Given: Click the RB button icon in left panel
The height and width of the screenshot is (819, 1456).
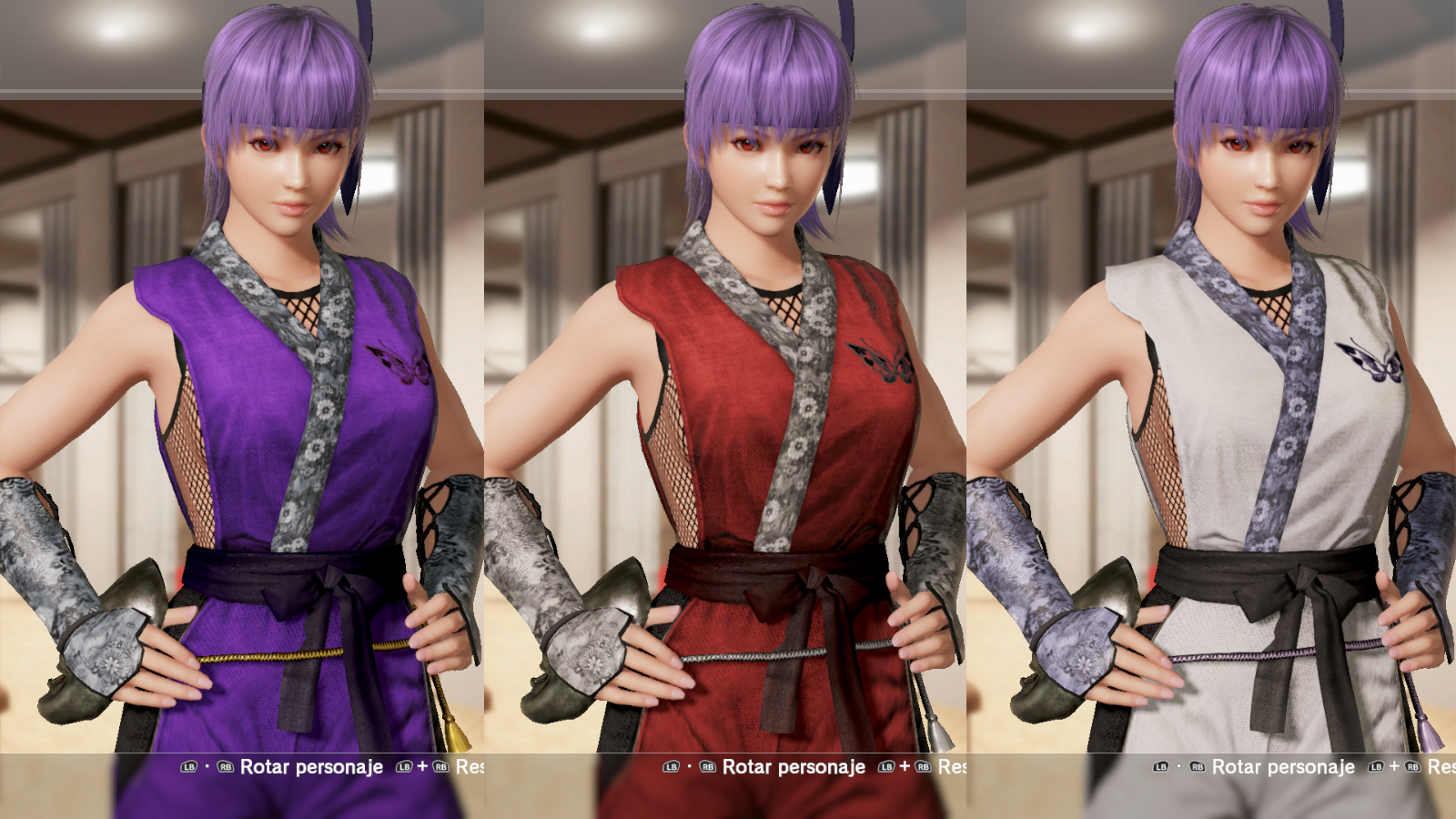Looking at the screenshot, I should click(227, 767).
